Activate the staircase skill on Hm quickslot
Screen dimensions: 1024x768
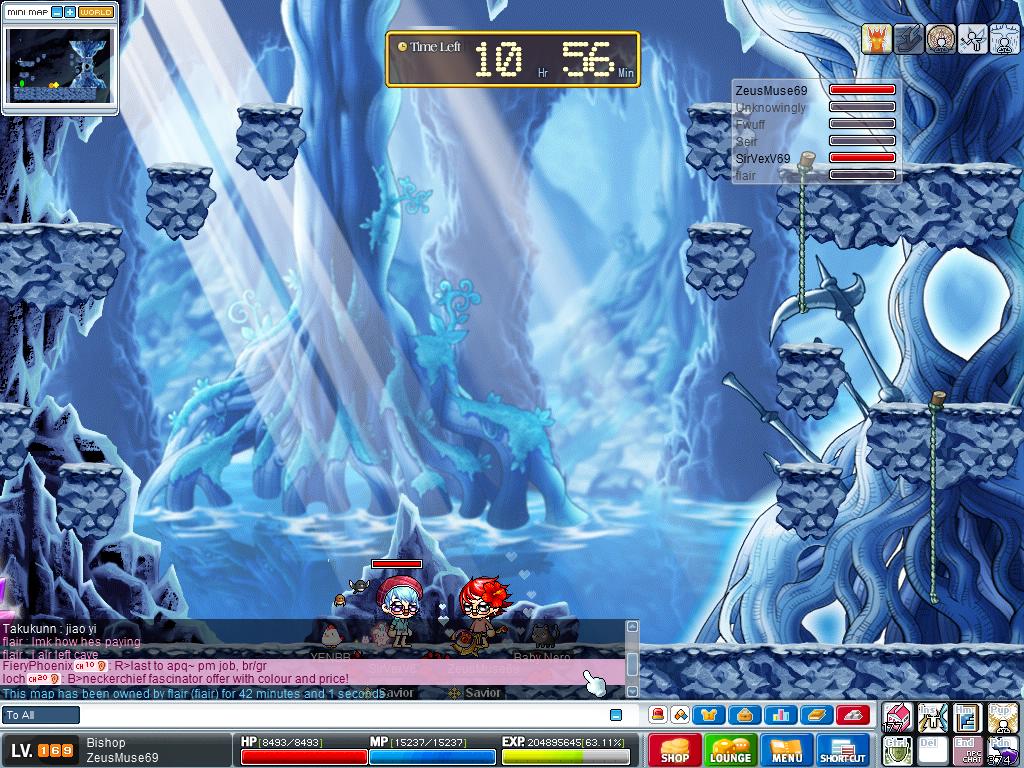(966, 717)
